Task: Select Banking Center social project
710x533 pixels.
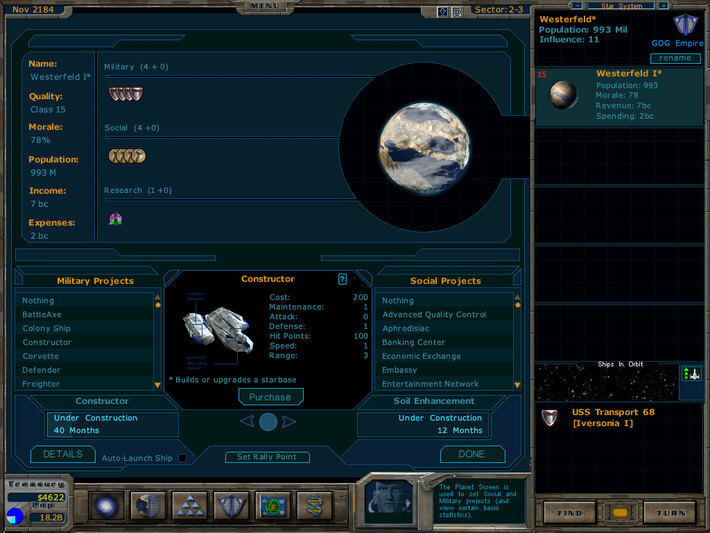Action: pos(415,342)
